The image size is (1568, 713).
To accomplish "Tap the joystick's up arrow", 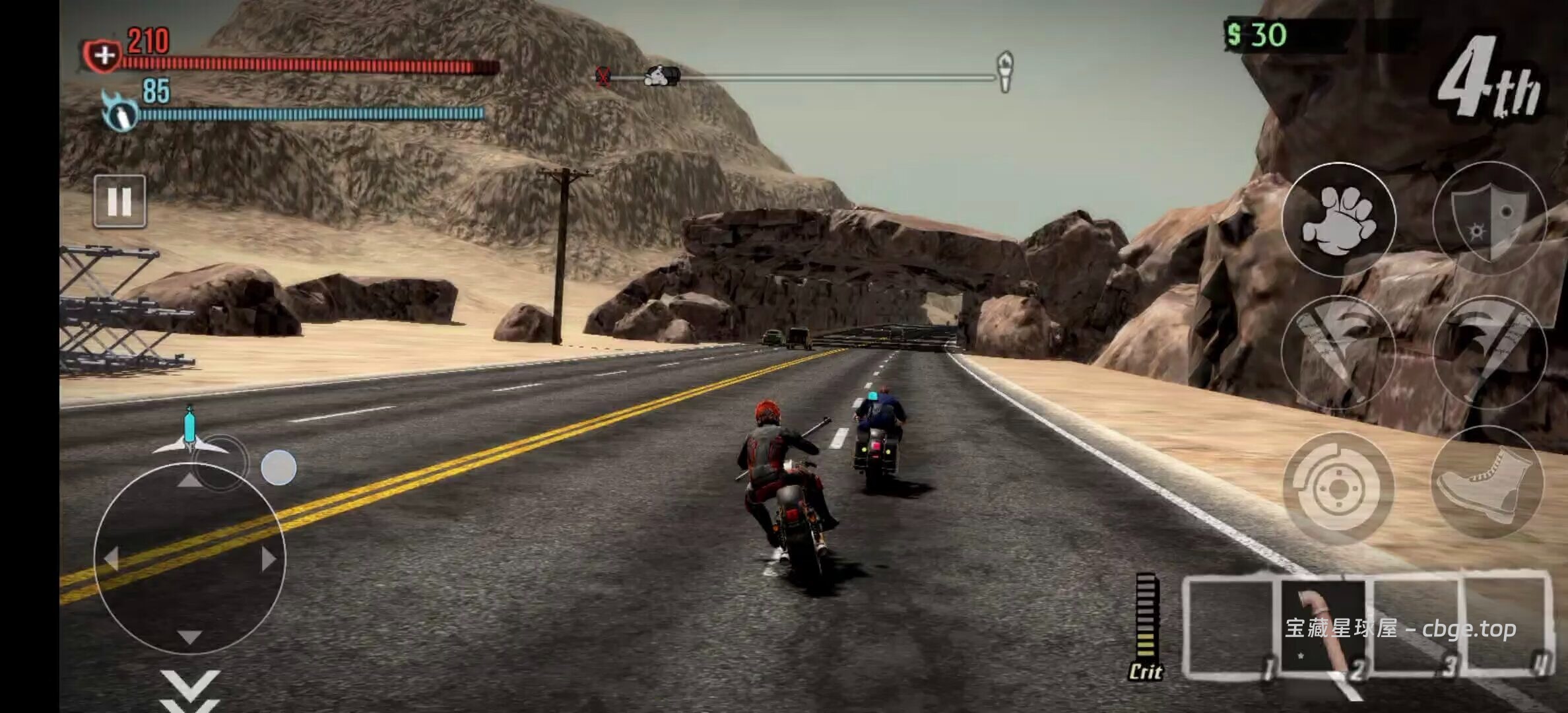I will 190,480.
